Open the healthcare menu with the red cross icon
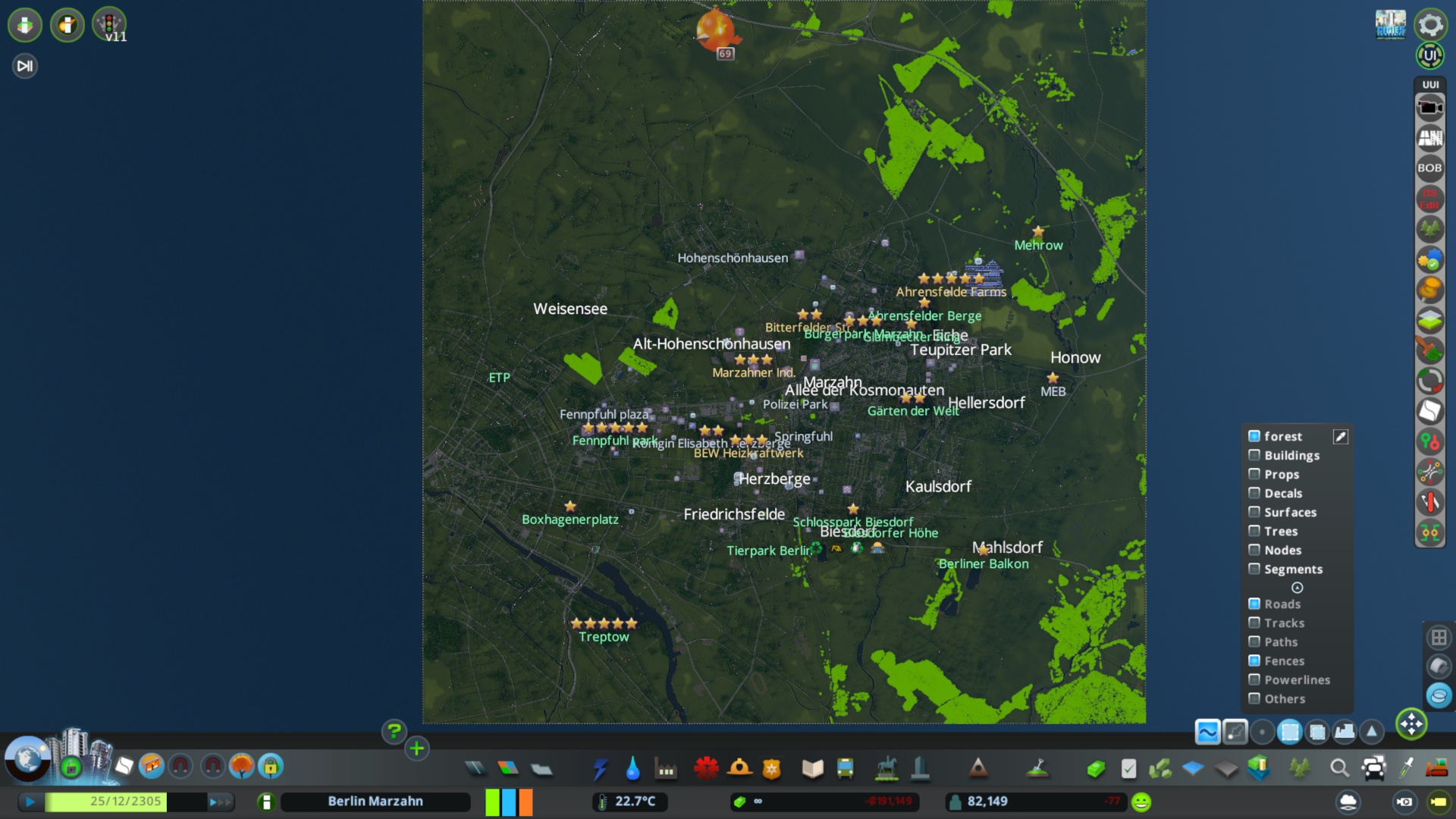 point(707,768)
